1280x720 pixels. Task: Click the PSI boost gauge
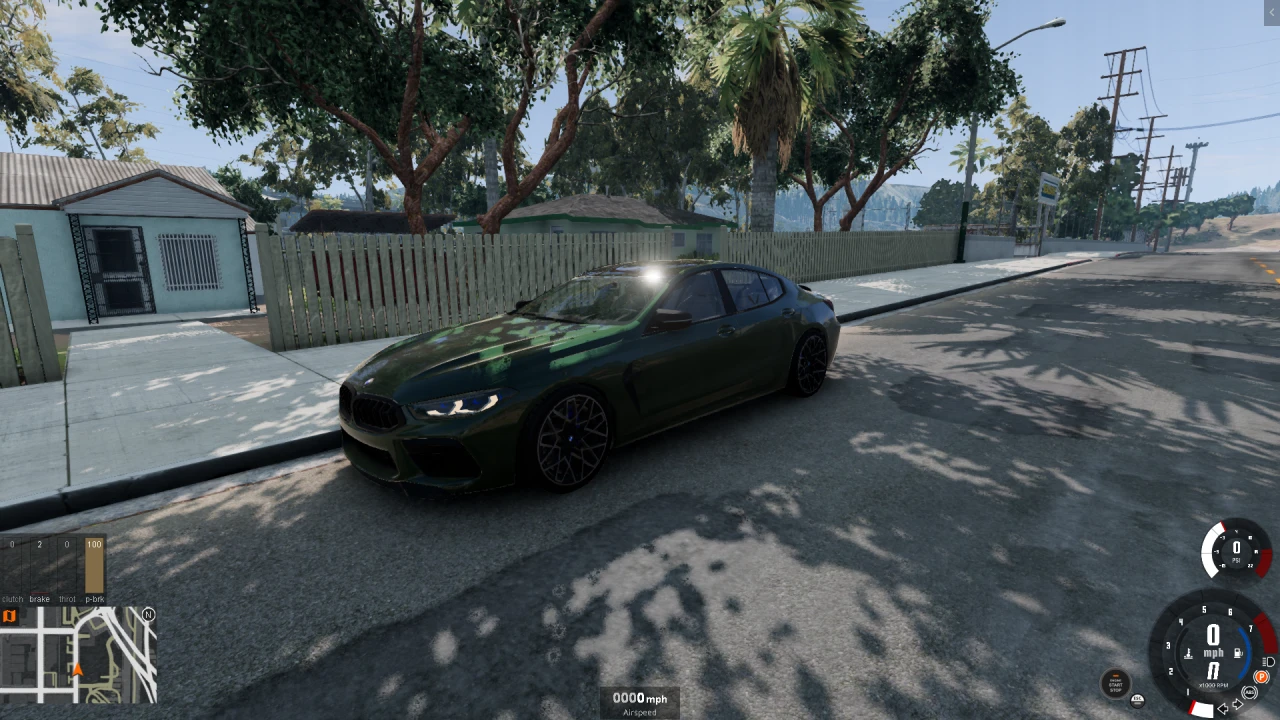point(1236,550)
